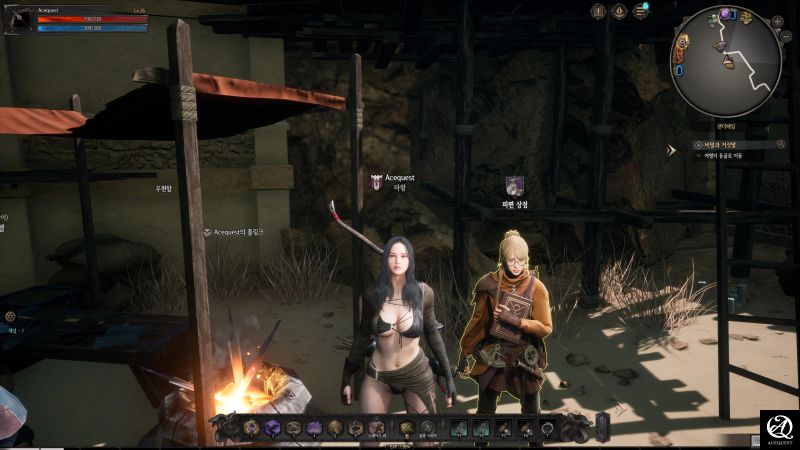Open the main menu list icon with notification
Viewport: 800px width, 450px height.
tap(639, 11)
